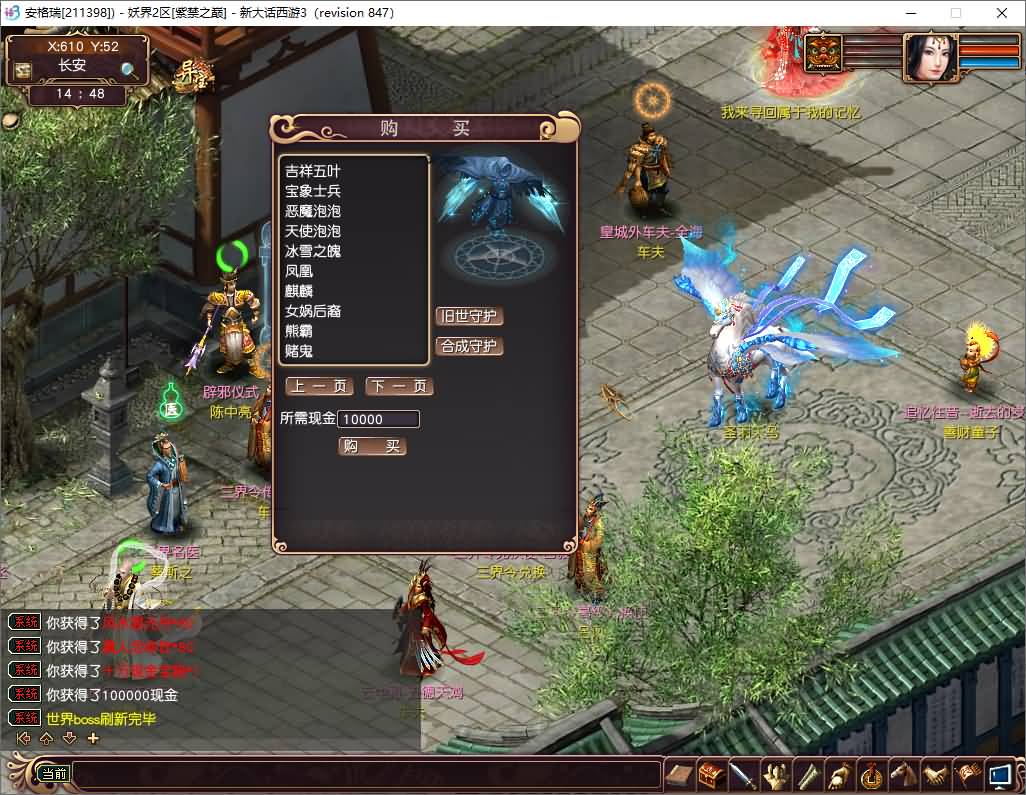Image resolution: width=1026 pixels, height=795 pixels.
Task: Click the blue monitor system icon
Action: pos(999,775)
